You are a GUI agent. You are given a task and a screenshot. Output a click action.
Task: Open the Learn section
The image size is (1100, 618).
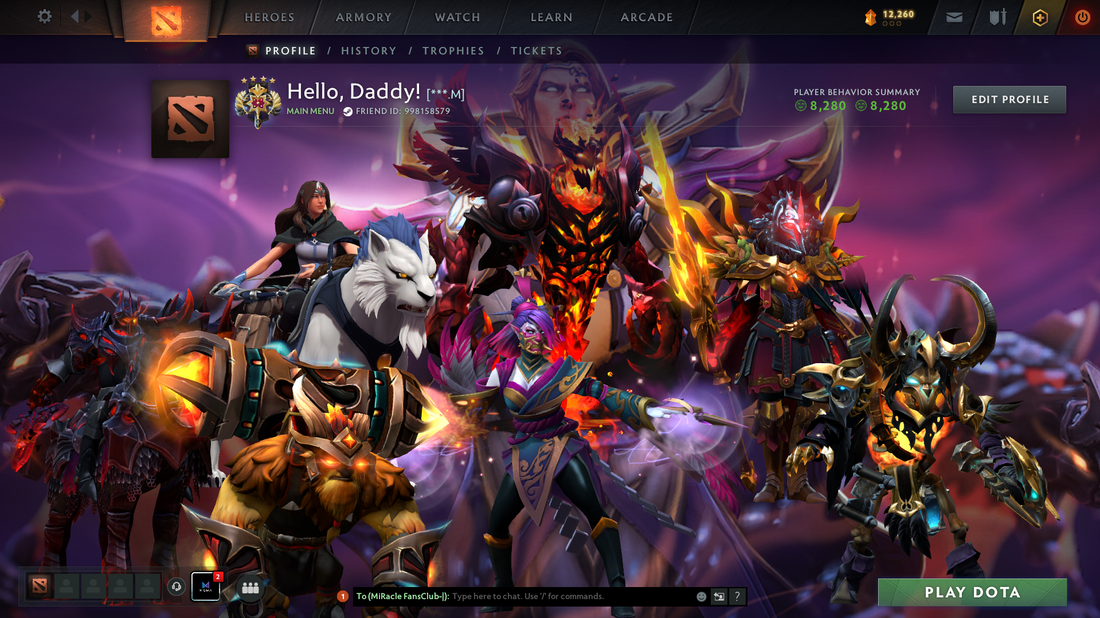551,17
